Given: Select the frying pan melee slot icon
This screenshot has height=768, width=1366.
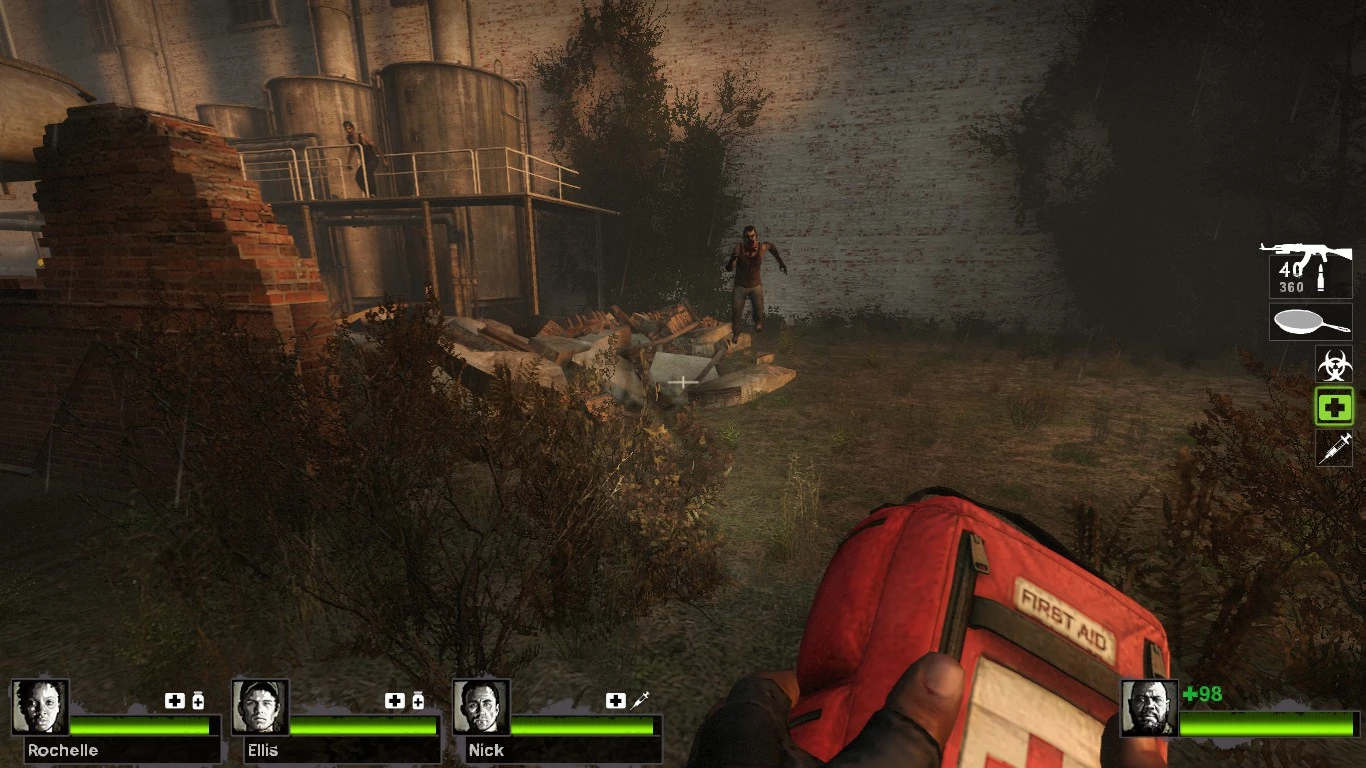Looking at the screenshot, I should (1310, 322).
